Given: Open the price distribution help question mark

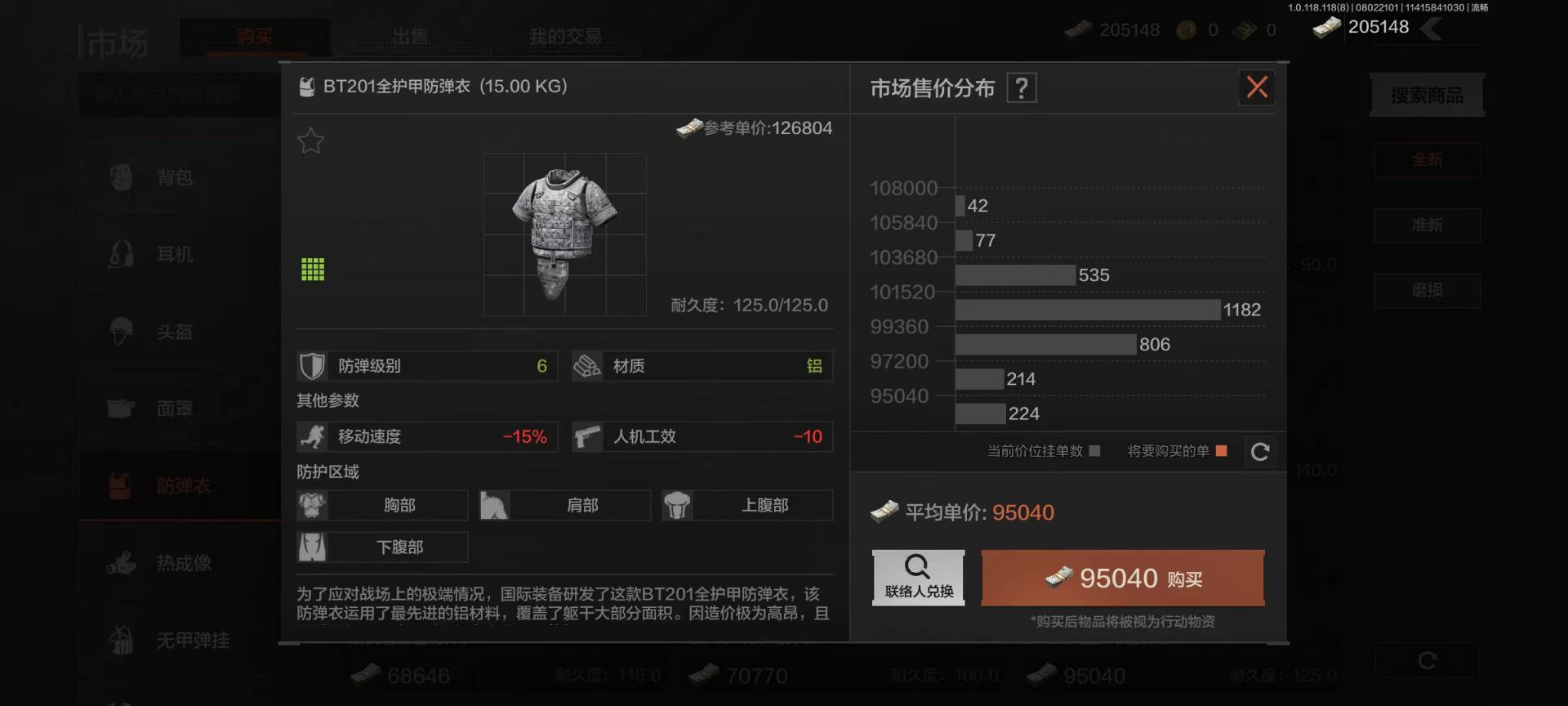Looking at the screenshot, I should click(1022, 87).
